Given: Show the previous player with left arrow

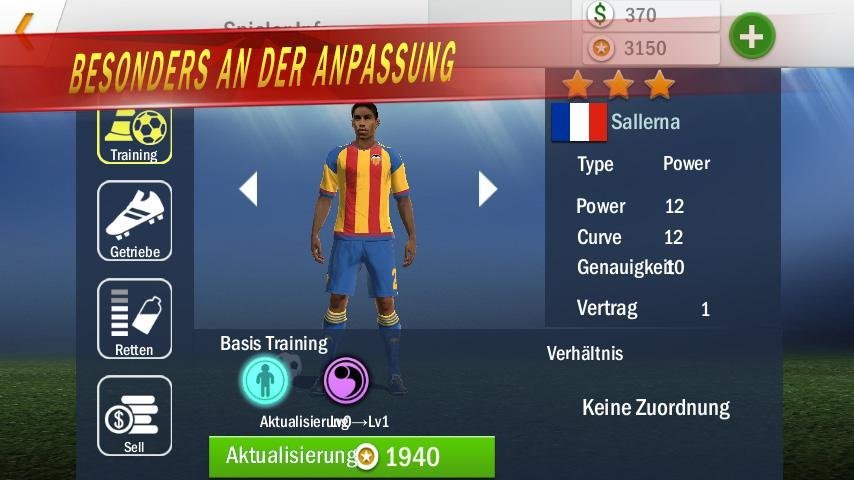Looking at the screenshot, I should tap(248, 188).
